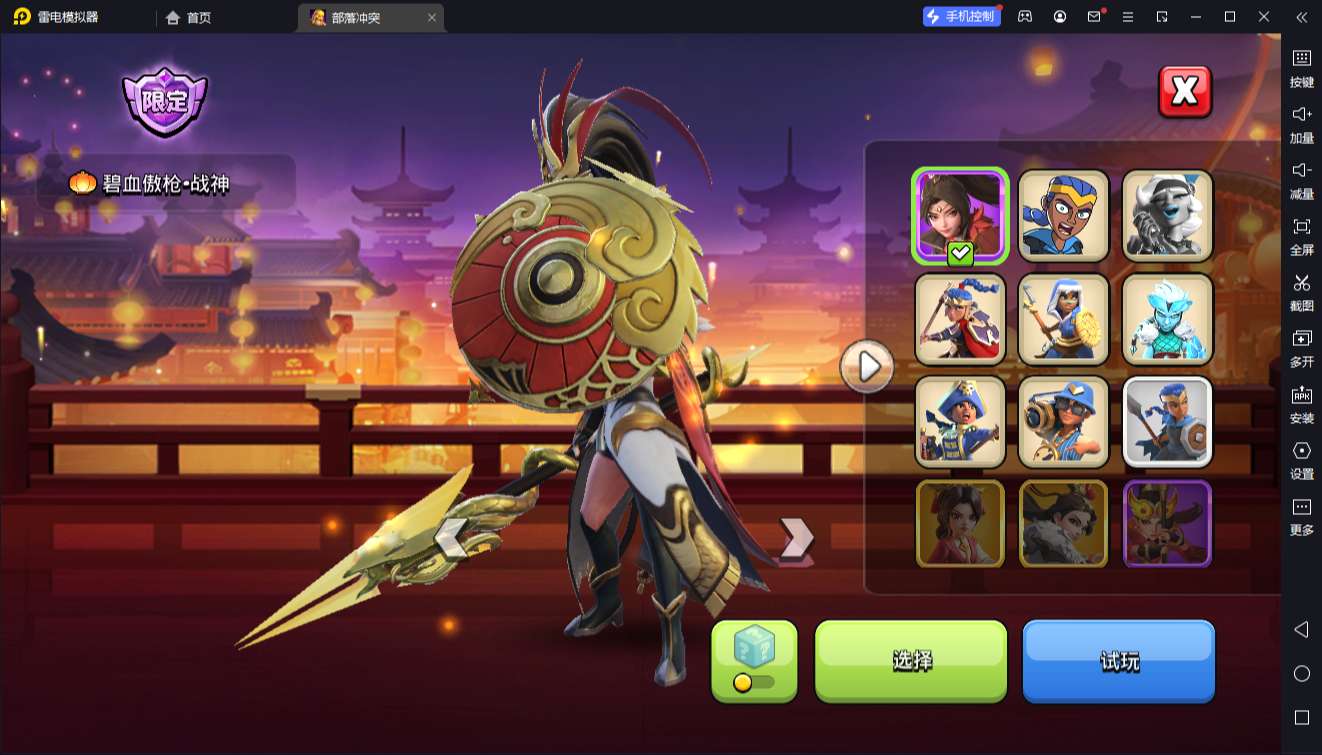This screenshot has width=1322, height=755.
Task: Try the skin with the blue 试玩 button
Action: 1118,660
